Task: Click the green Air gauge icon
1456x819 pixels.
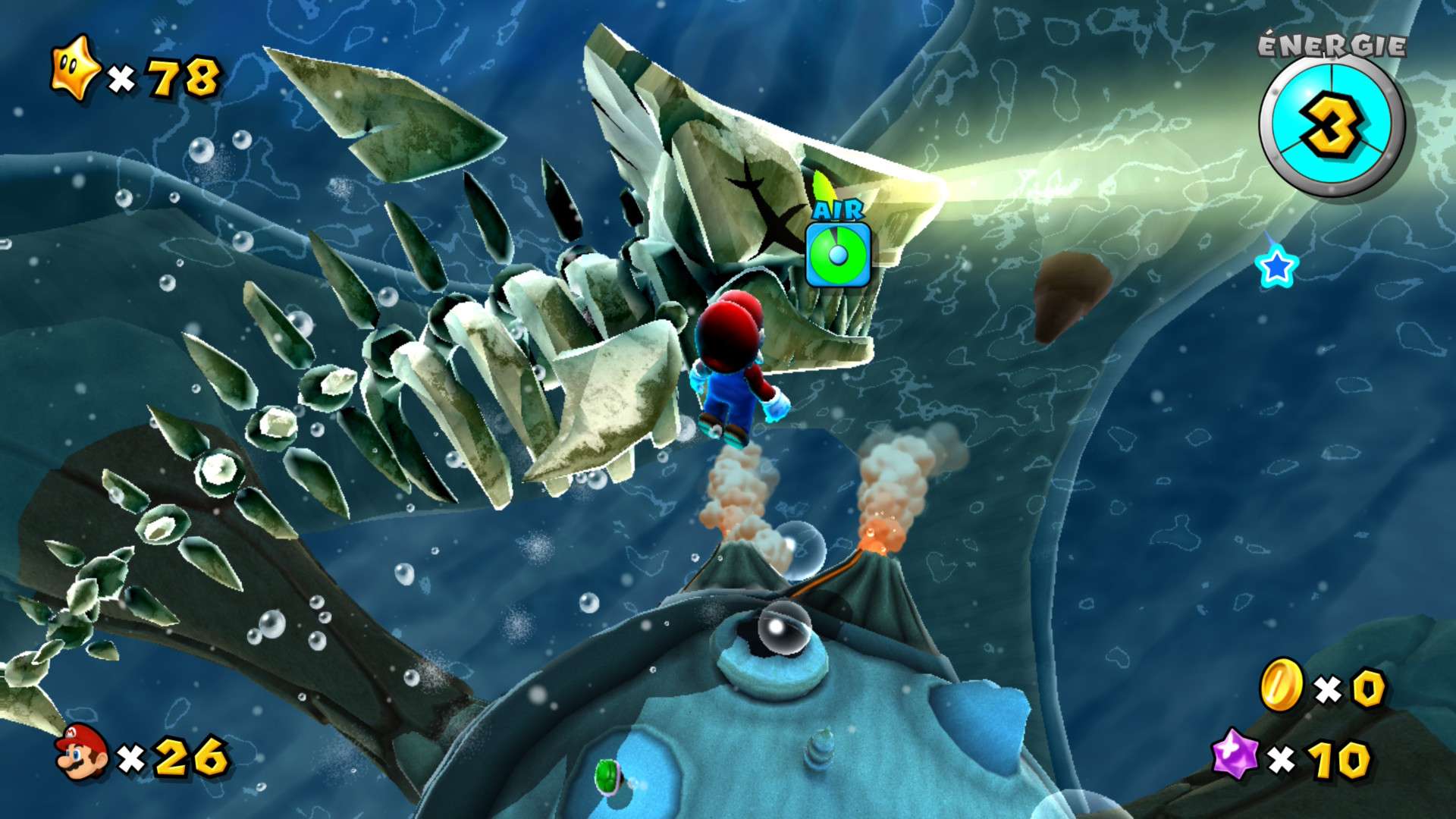Action: click(838, 255)
